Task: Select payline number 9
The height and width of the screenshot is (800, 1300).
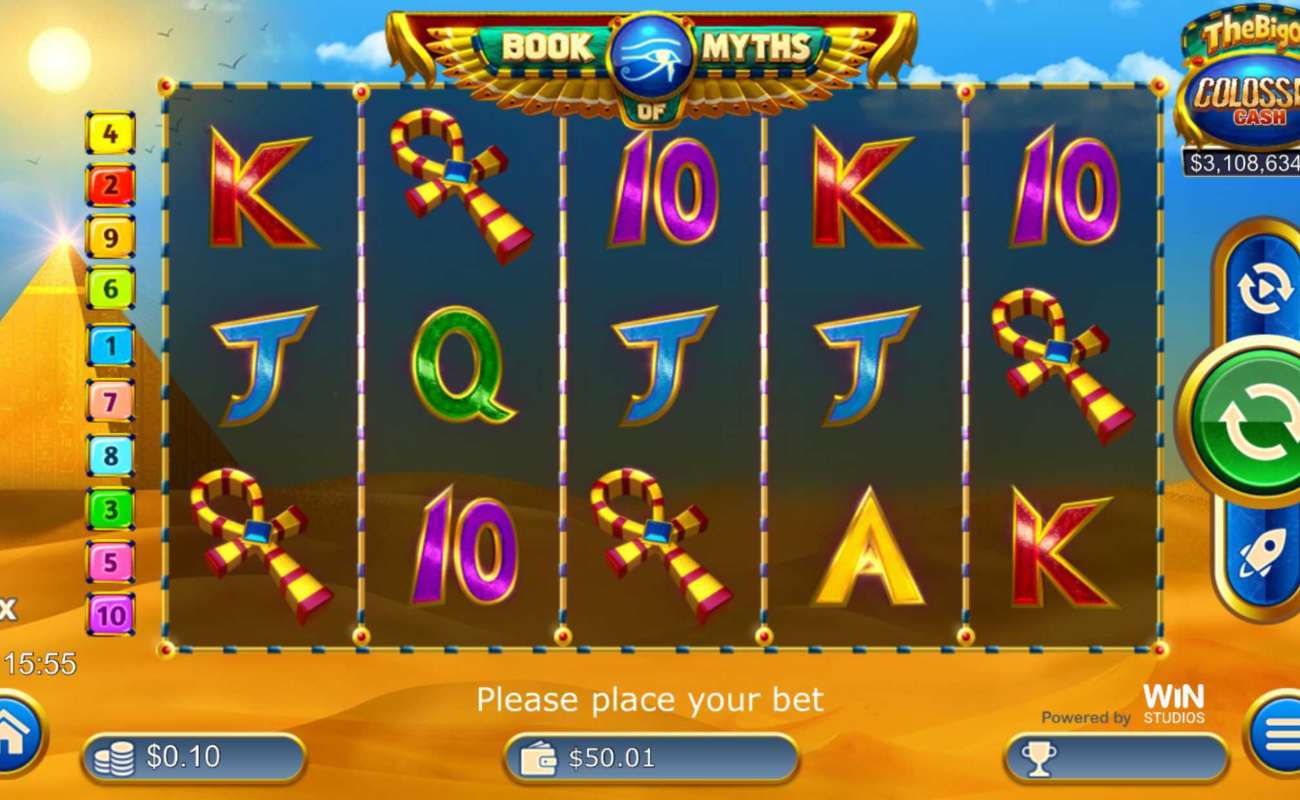Action: [110, 238]
